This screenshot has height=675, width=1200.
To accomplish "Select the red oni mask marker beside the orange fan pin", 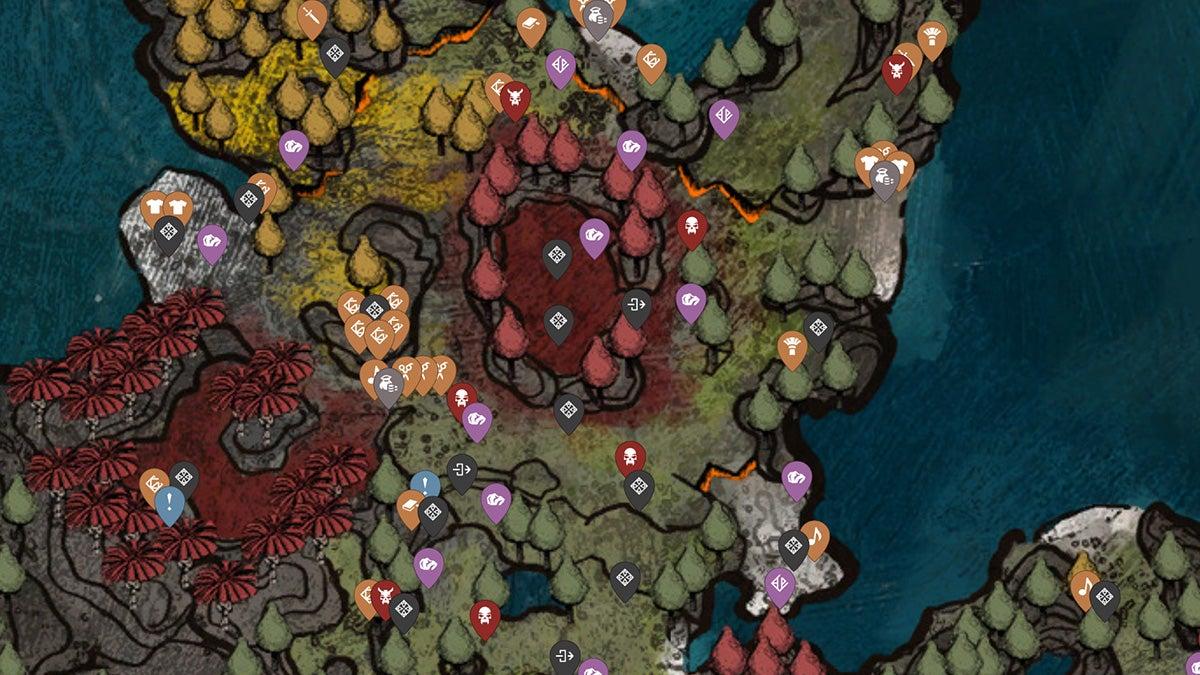I will tap(896, 70).
